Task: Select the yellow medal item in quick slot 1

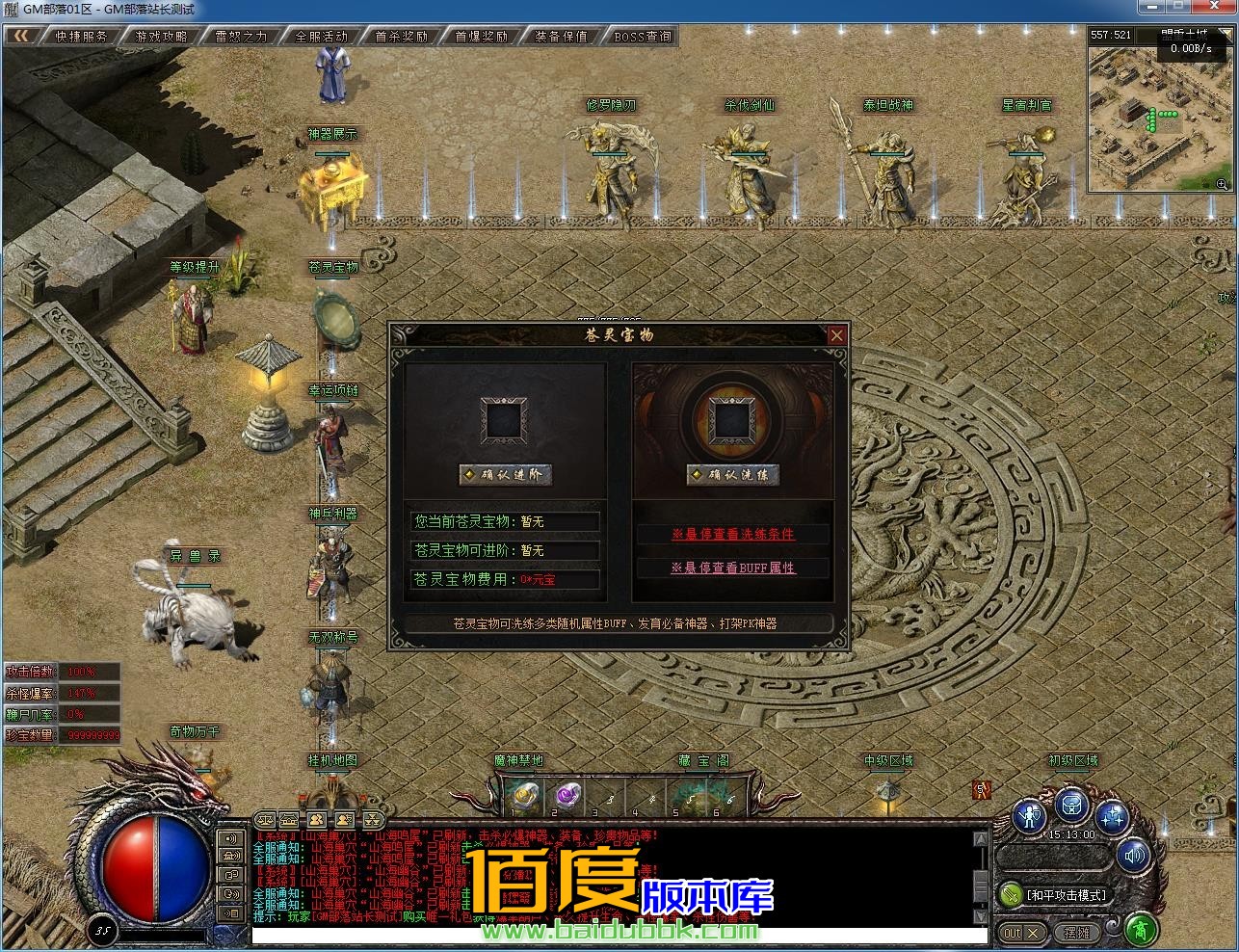Action: (x=525, y=796)
